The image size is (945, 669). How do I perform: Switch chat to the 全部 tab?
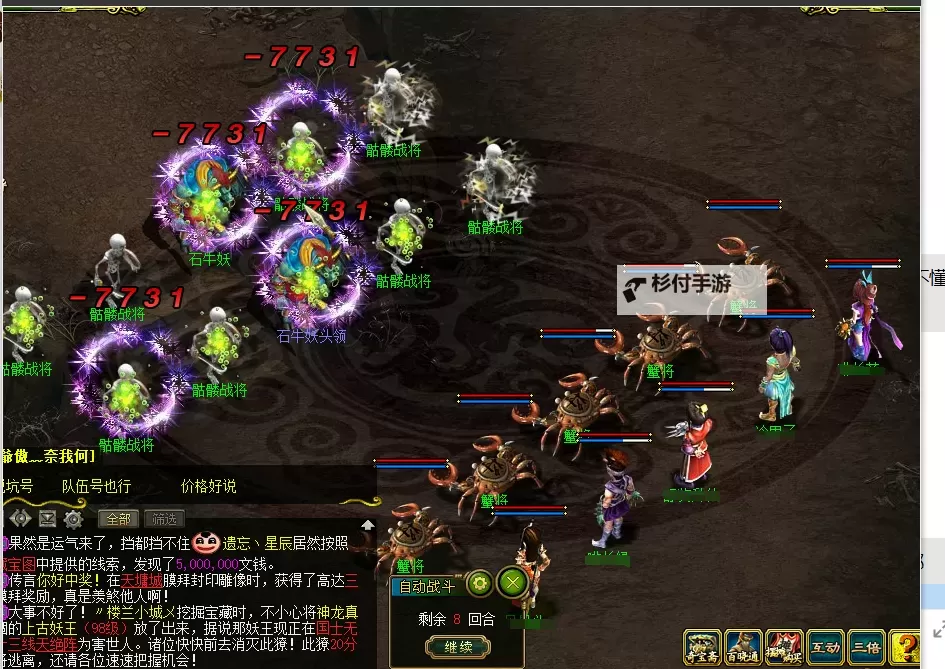pos(118,519)
